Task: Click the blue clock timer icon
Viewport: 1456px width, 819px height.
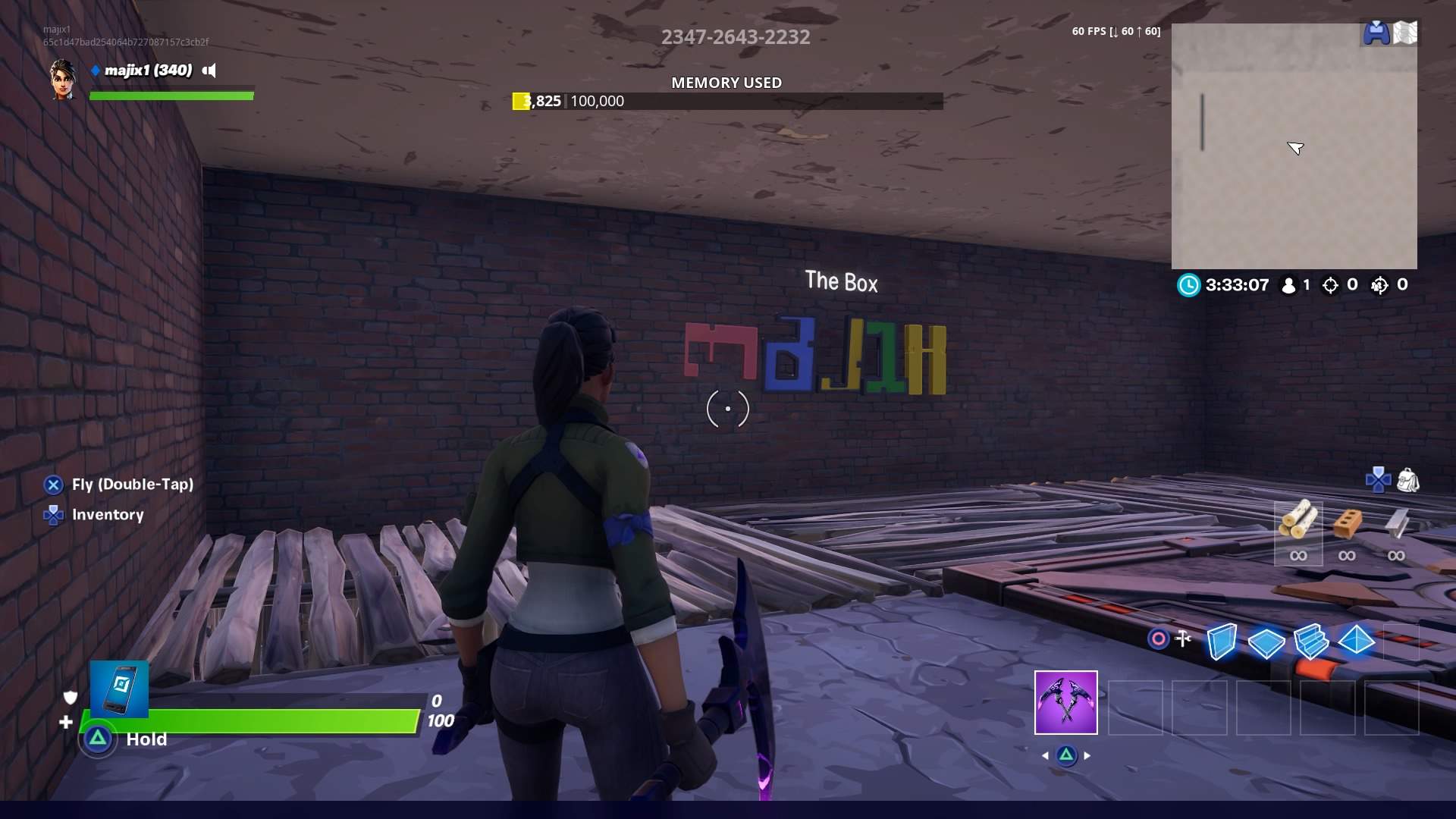Action: pos(1188,286)
